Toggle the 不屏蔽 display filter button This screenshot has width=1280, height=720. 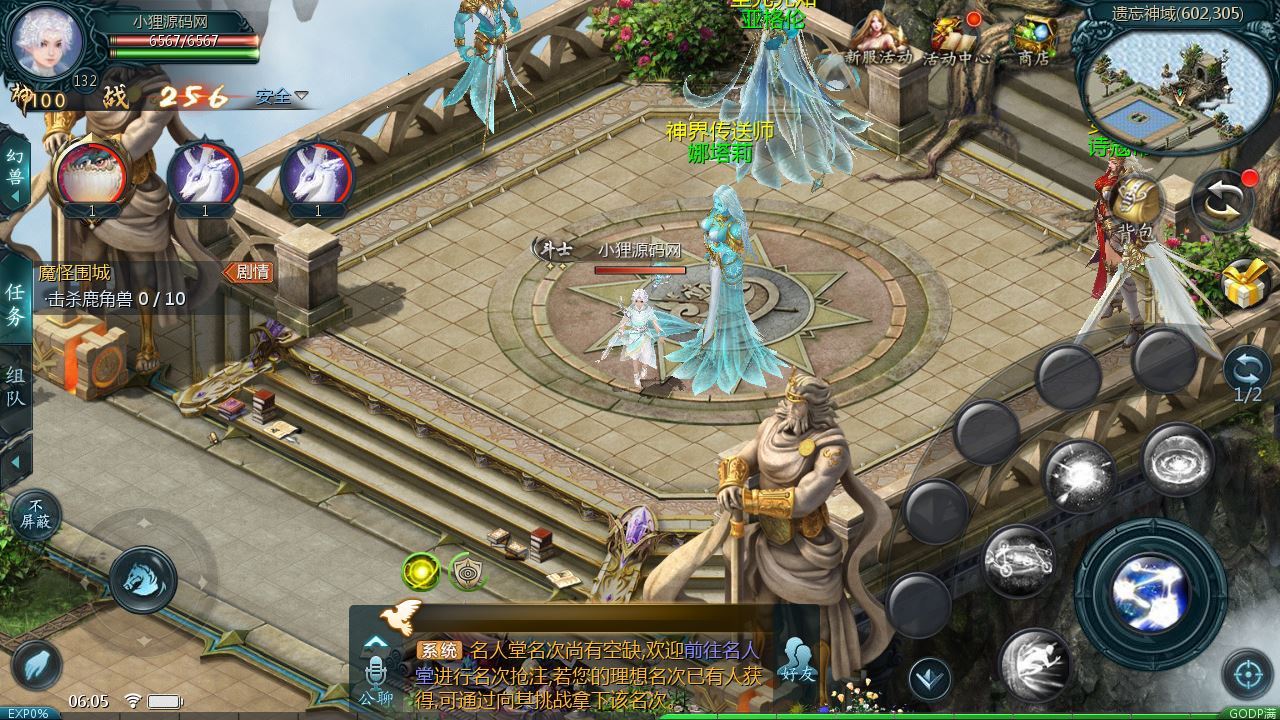pyautogui.click(x=36, y=516)
